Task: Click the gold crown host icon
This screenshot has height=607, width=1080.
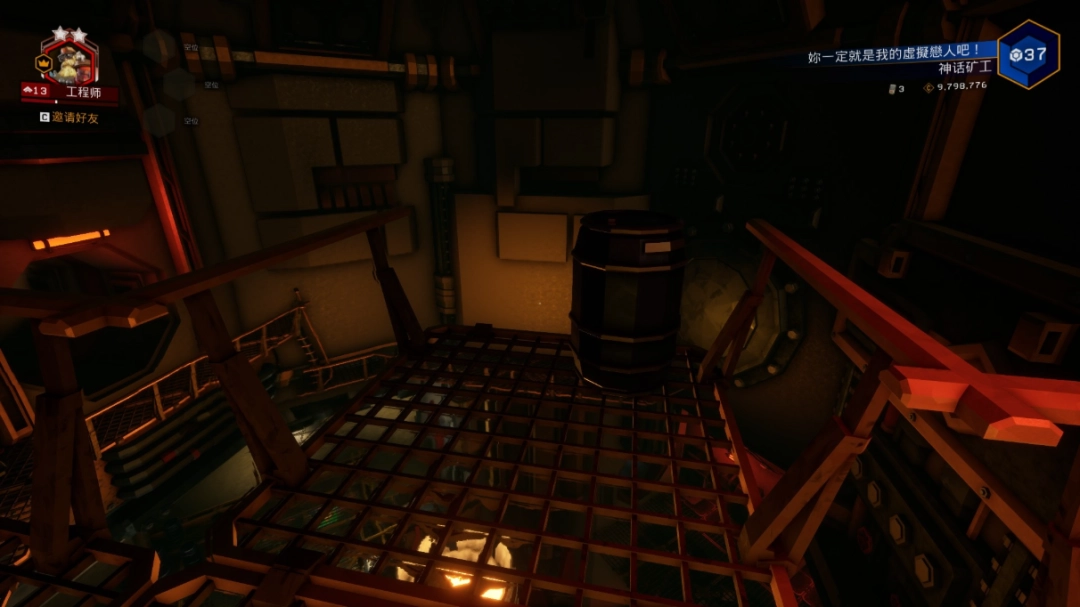Action: coord(43,63)
